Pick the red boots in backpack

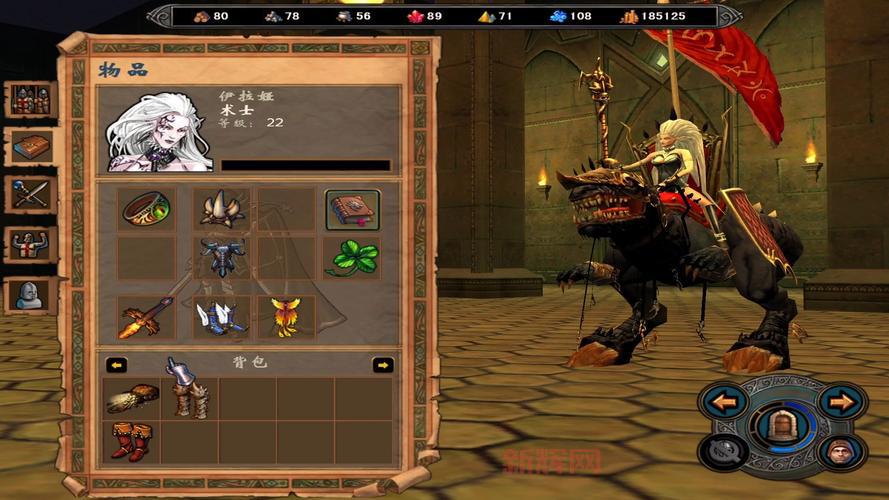[x=131, y=441]
